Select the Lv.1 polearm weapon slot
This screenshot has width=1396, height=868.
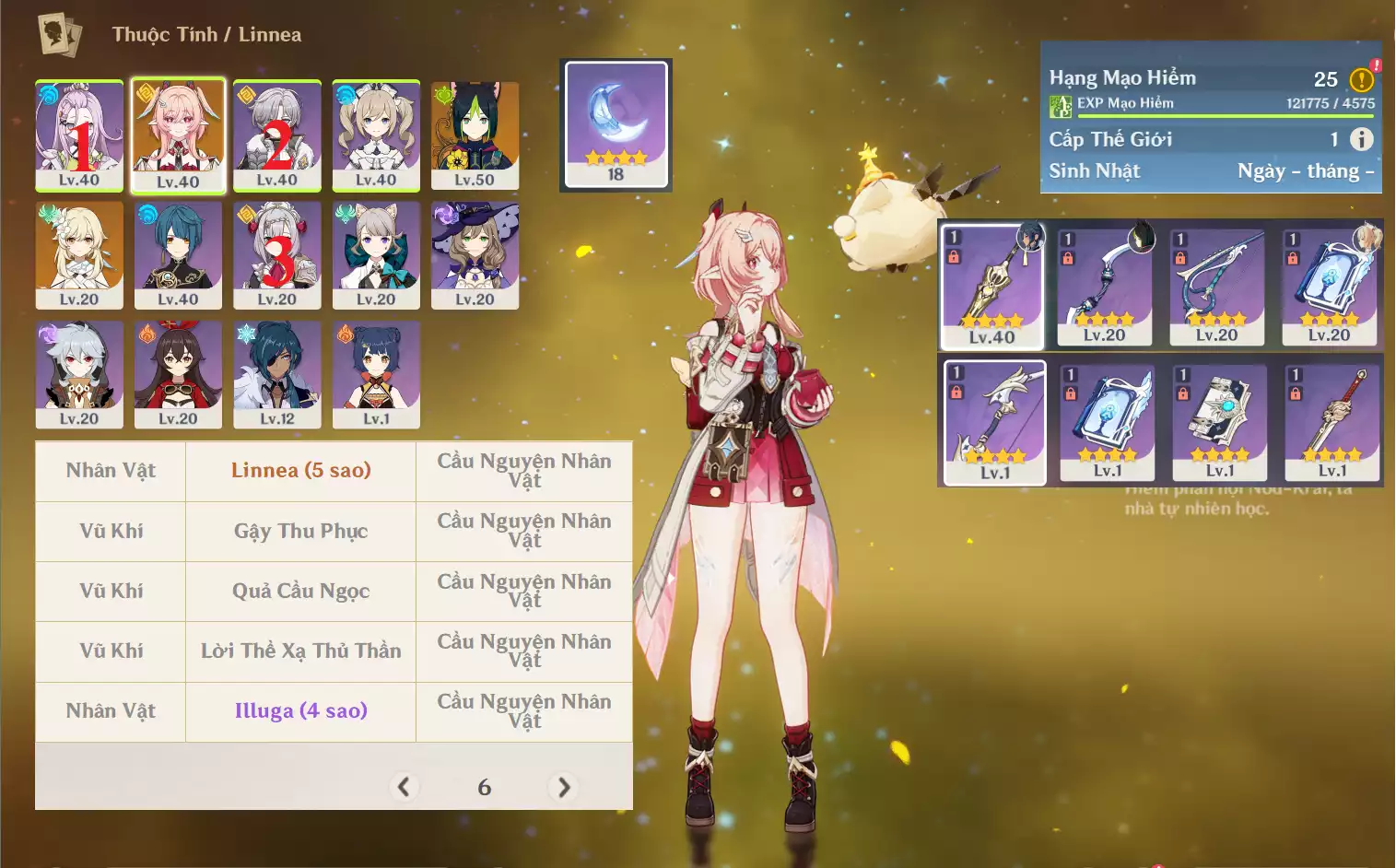(x=994, y=422)
